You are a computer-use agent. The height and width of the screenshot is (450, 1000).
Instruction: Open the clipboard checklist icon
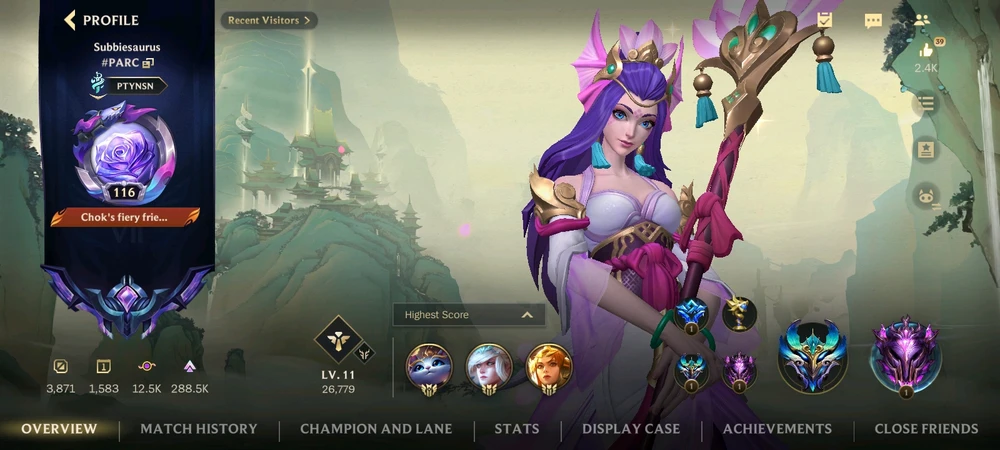coord(824,20)
